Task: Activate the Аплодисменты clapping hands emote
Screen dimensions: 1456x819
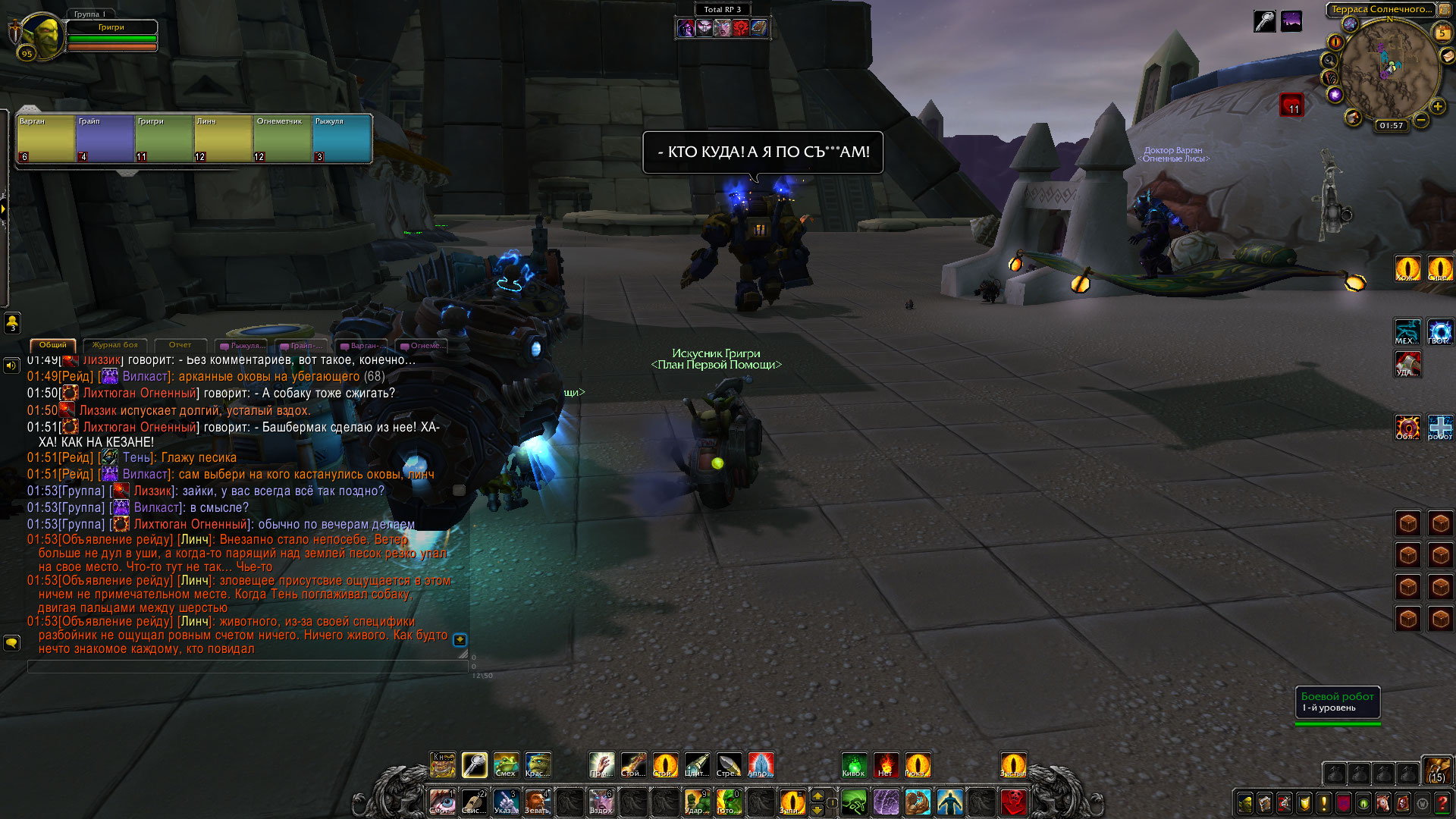Action: coord(761,764)
